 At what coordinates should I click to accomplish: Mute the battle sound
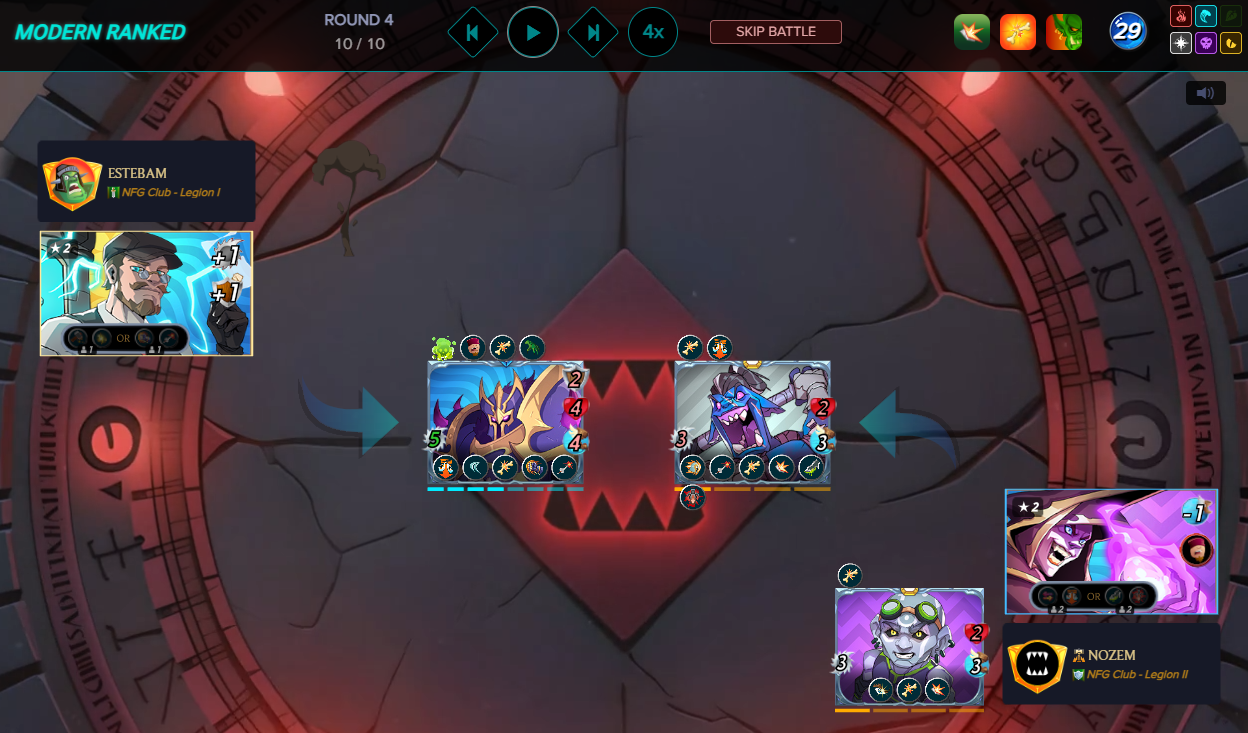pyautogui.click(x=1205, y=93)
